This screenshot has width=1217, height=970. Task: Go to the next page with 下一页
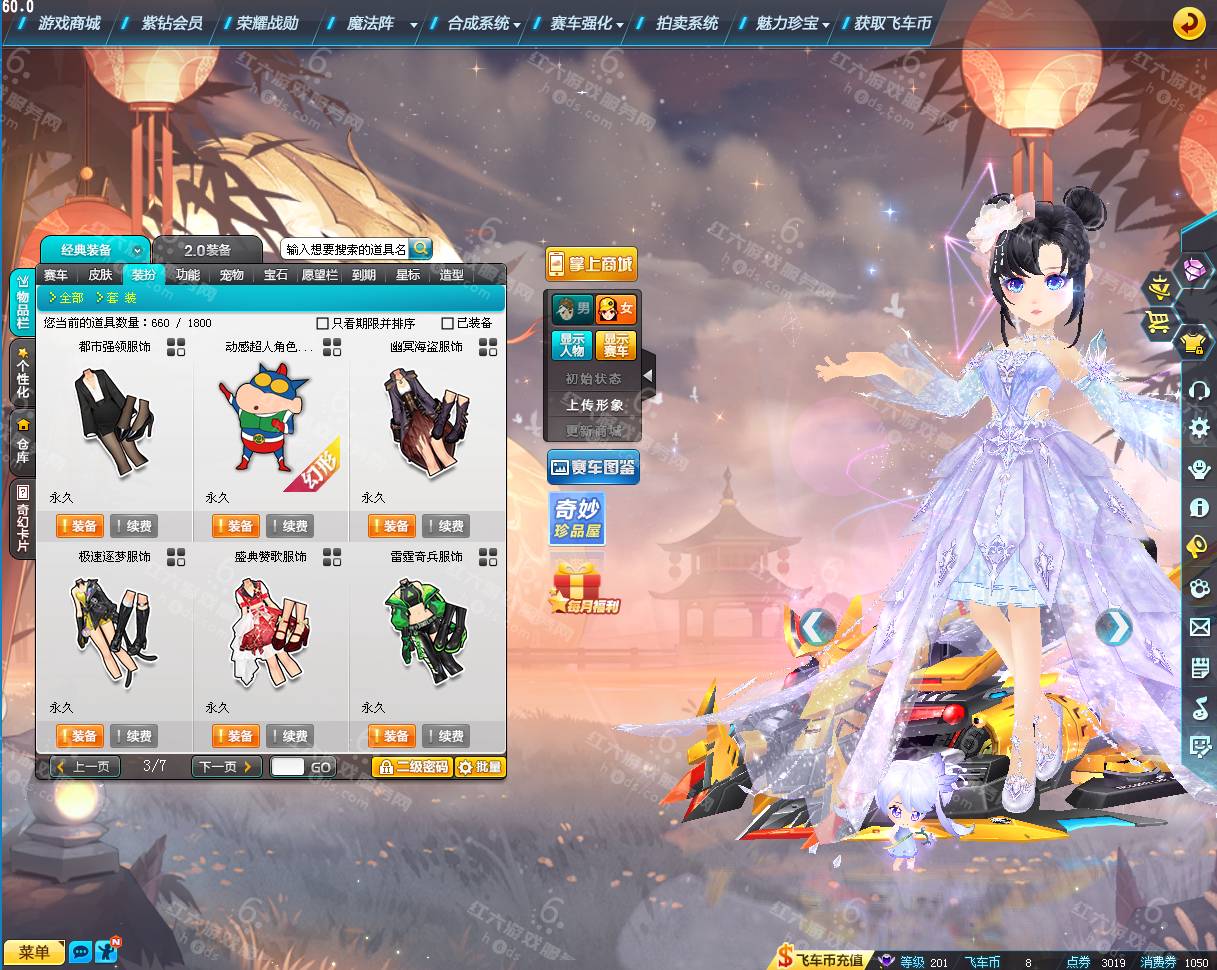(x=226, y=767)
